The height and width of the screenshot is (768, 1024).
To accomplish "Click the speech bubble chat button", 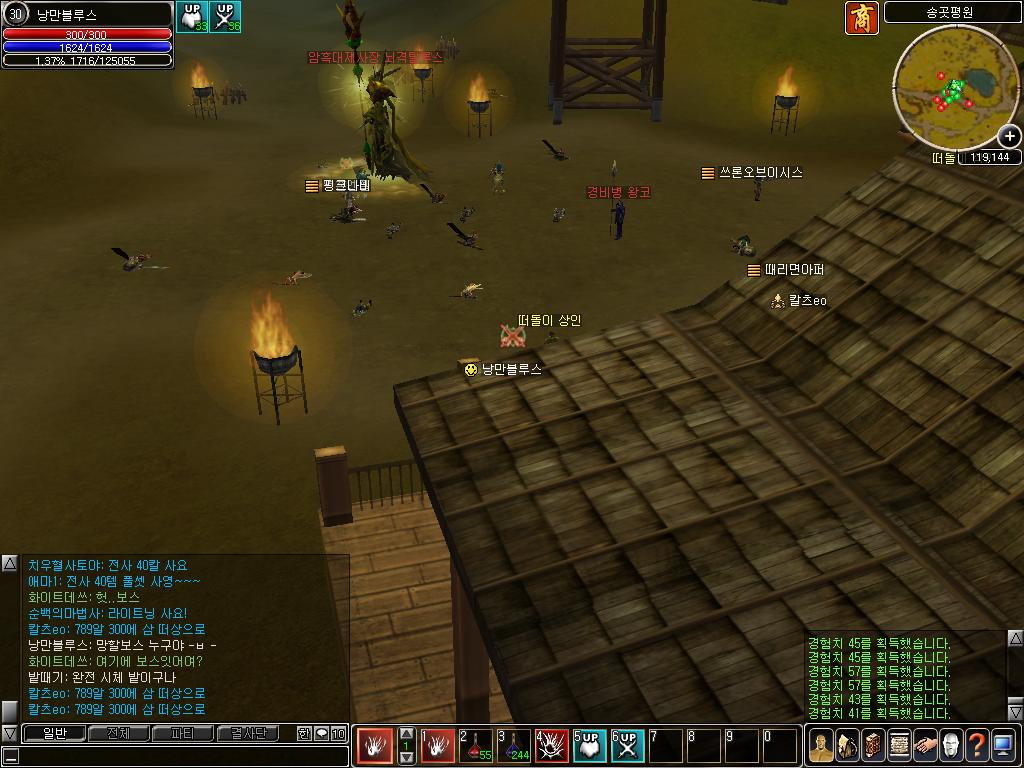I will pyautogui.click(x=322, y=734).
